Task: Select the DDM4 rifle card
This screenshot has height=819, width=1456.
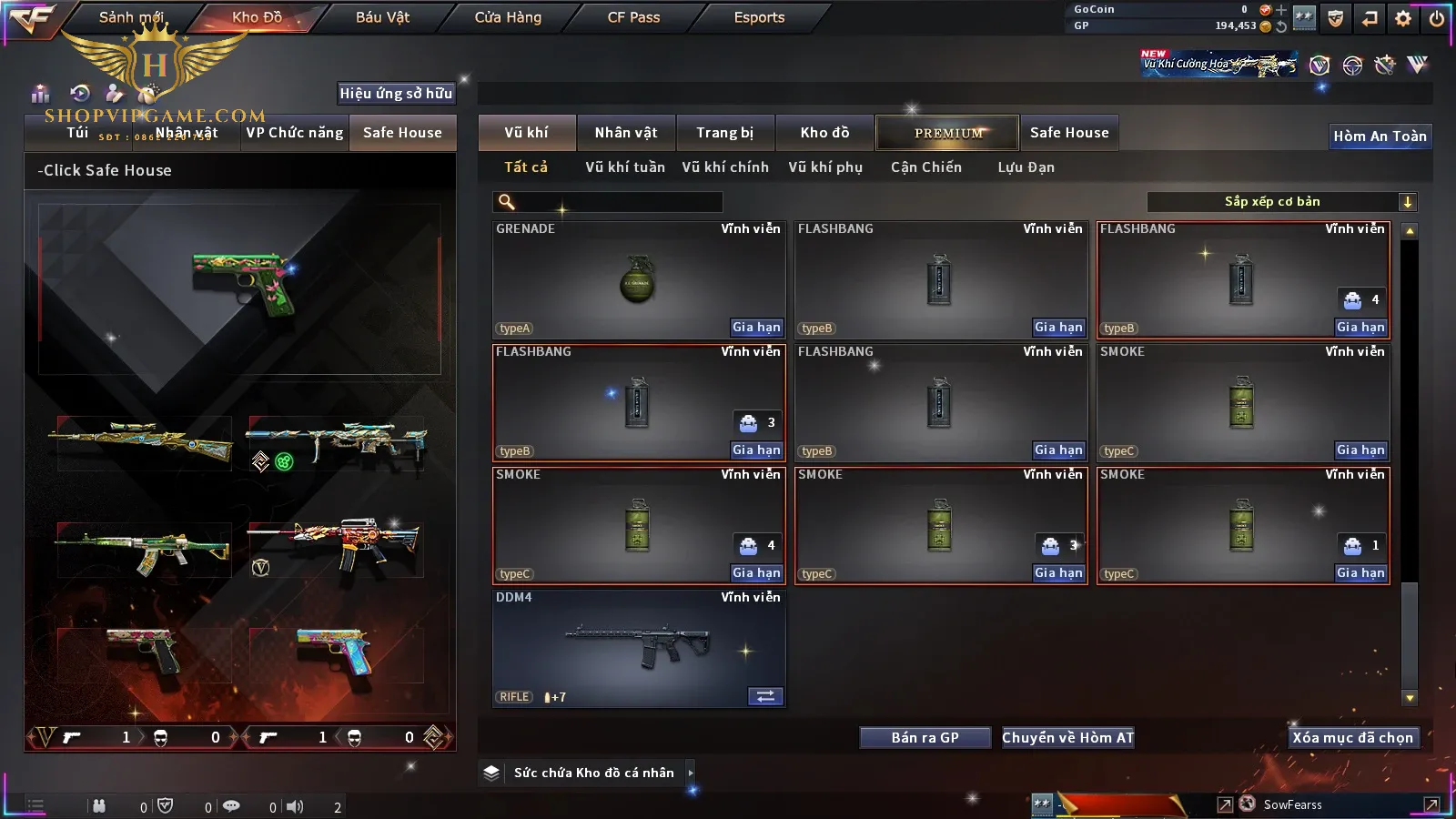Action: (x=638, y=648)
